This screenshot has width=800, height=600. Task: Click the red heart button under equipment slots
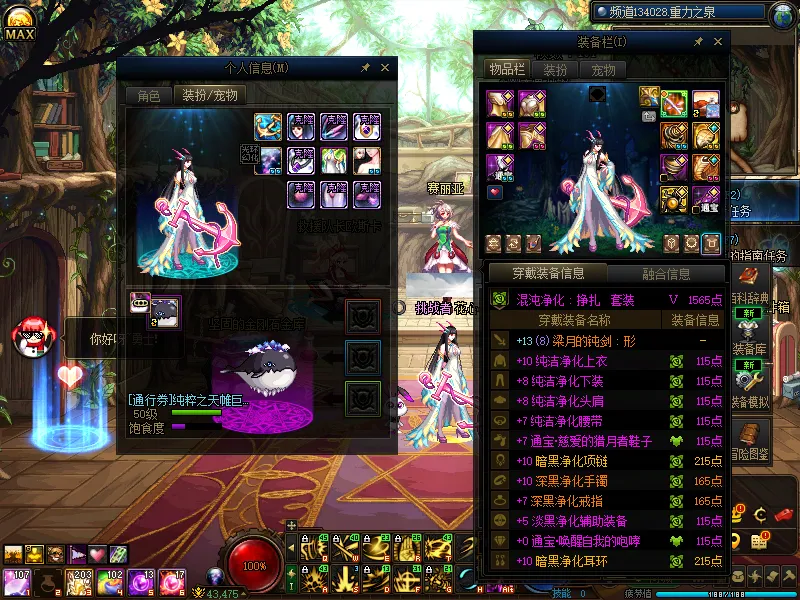[494, 192]
